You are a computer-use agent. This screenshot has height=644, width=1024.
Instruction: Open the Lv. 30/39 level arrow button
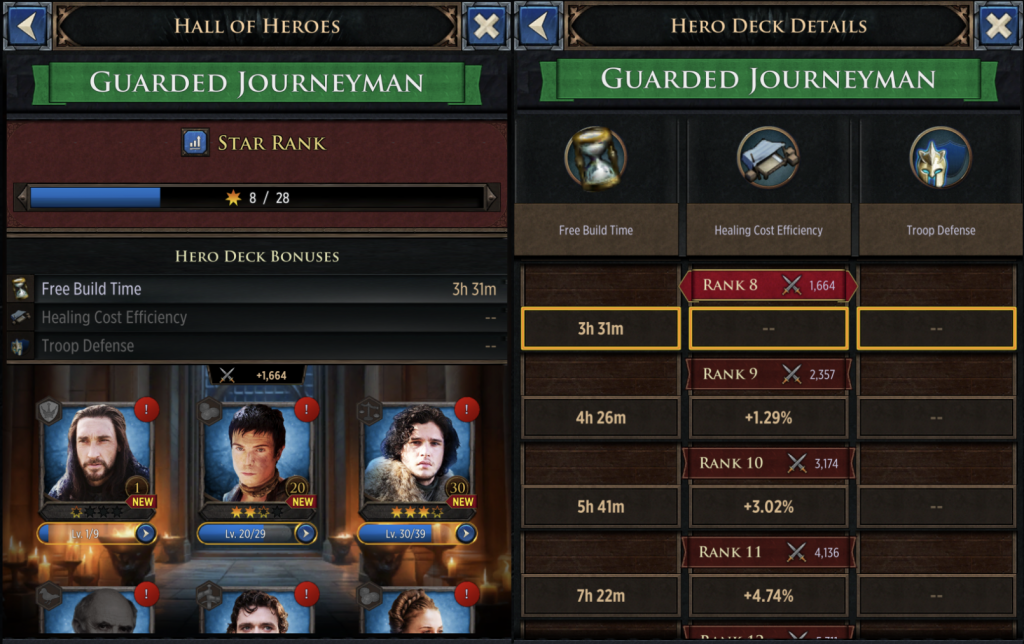click(467, 533)
